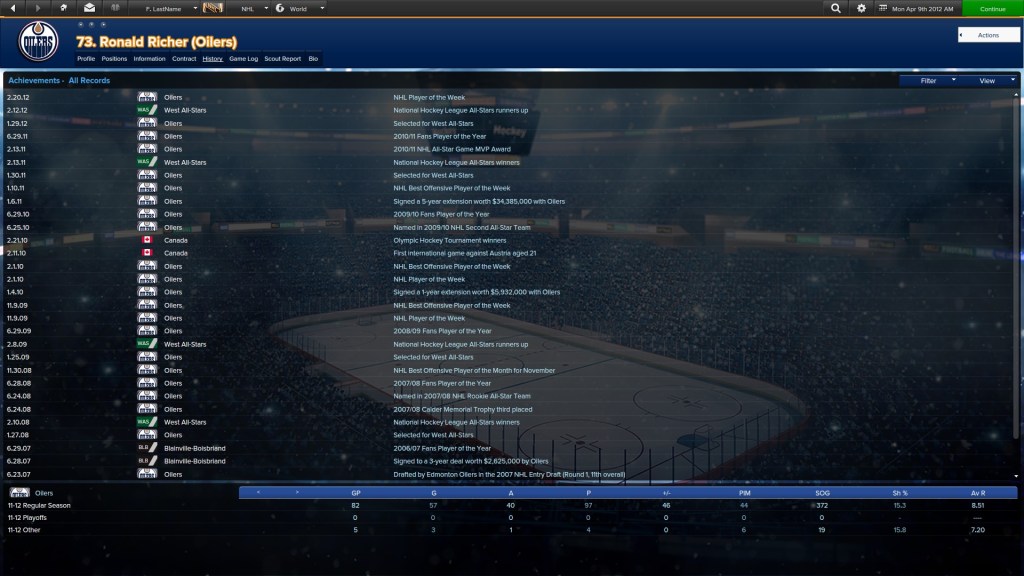Expand the NHL league dropdown

pos(254,8)
